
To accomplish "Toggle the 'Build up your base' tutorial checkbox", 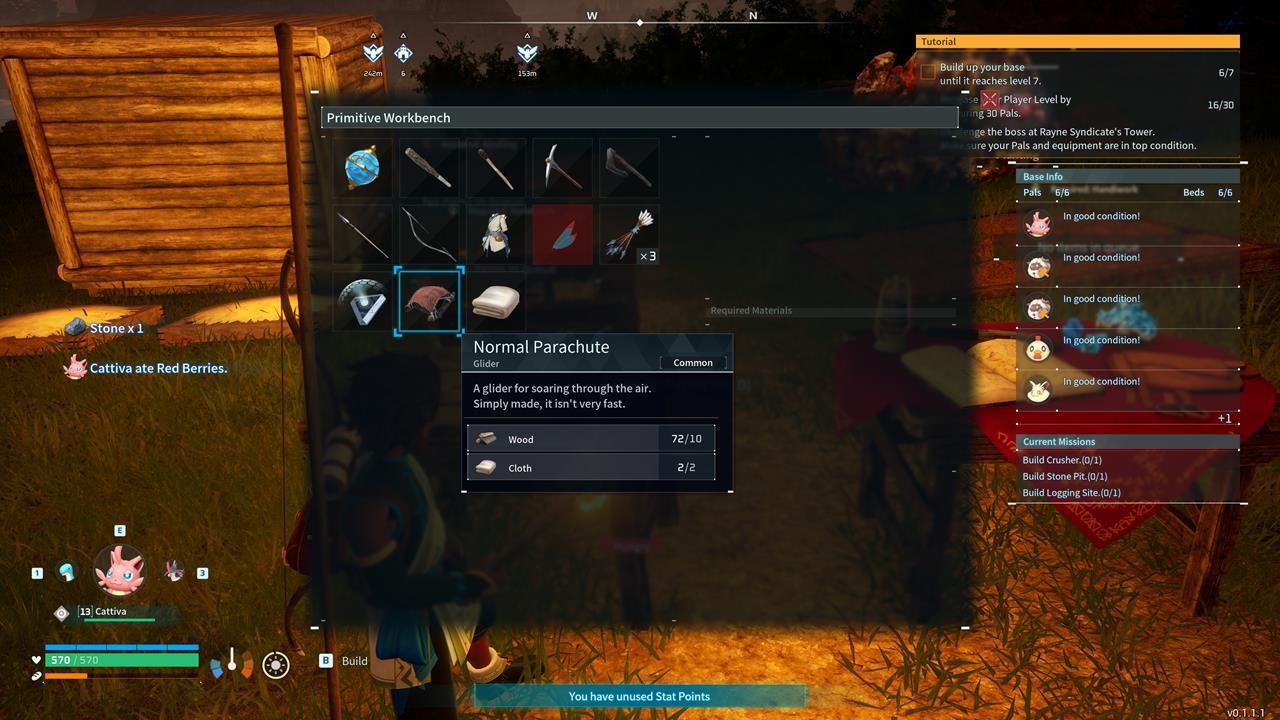I will pos(926,70).
